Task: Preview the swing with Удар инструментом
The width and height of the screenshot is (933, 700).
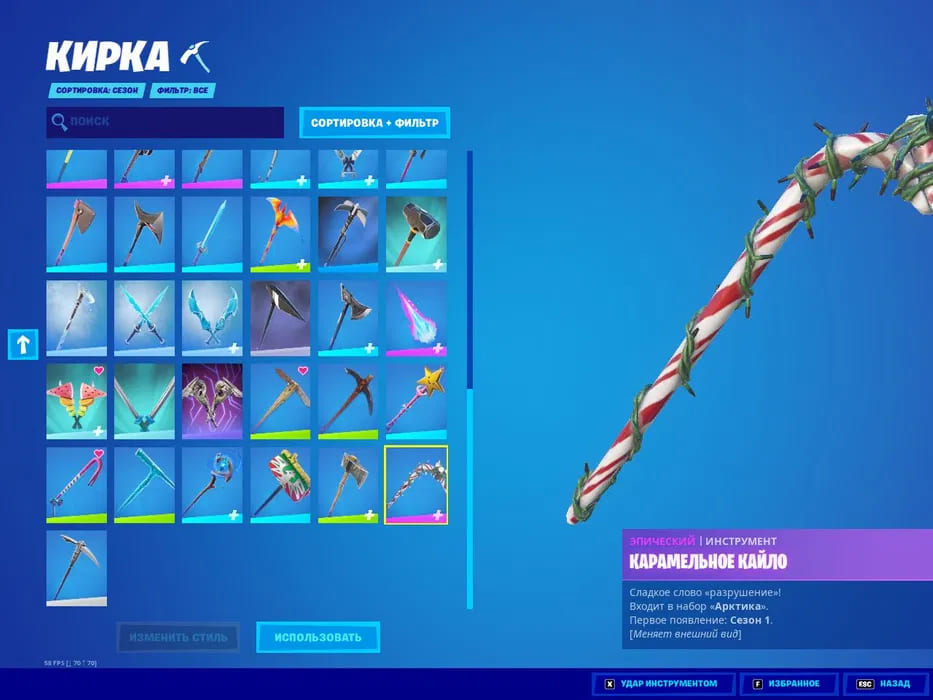Action: (663, 684)
